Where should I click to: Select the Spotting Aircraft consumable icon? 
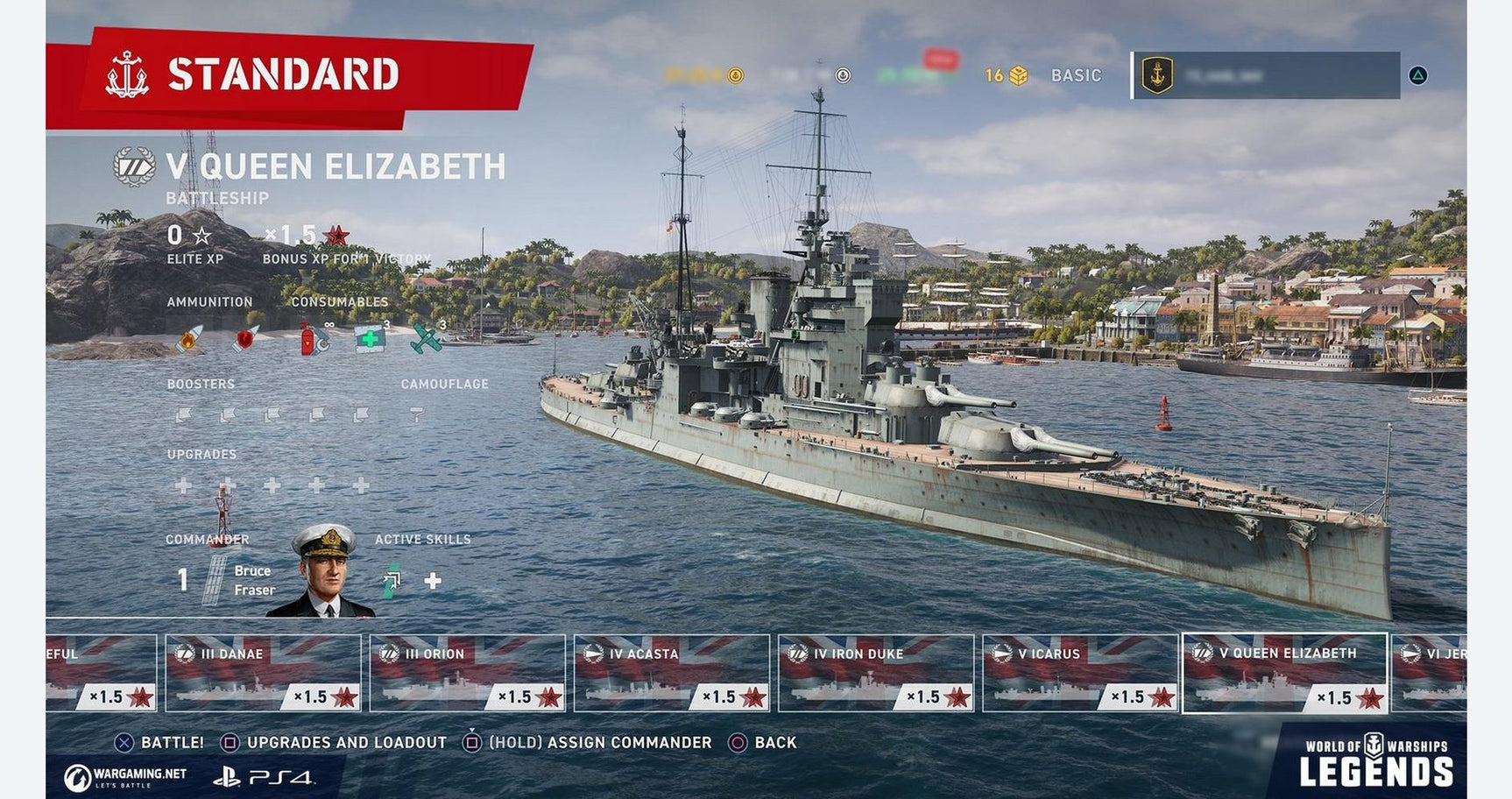[x=427, y=340]
